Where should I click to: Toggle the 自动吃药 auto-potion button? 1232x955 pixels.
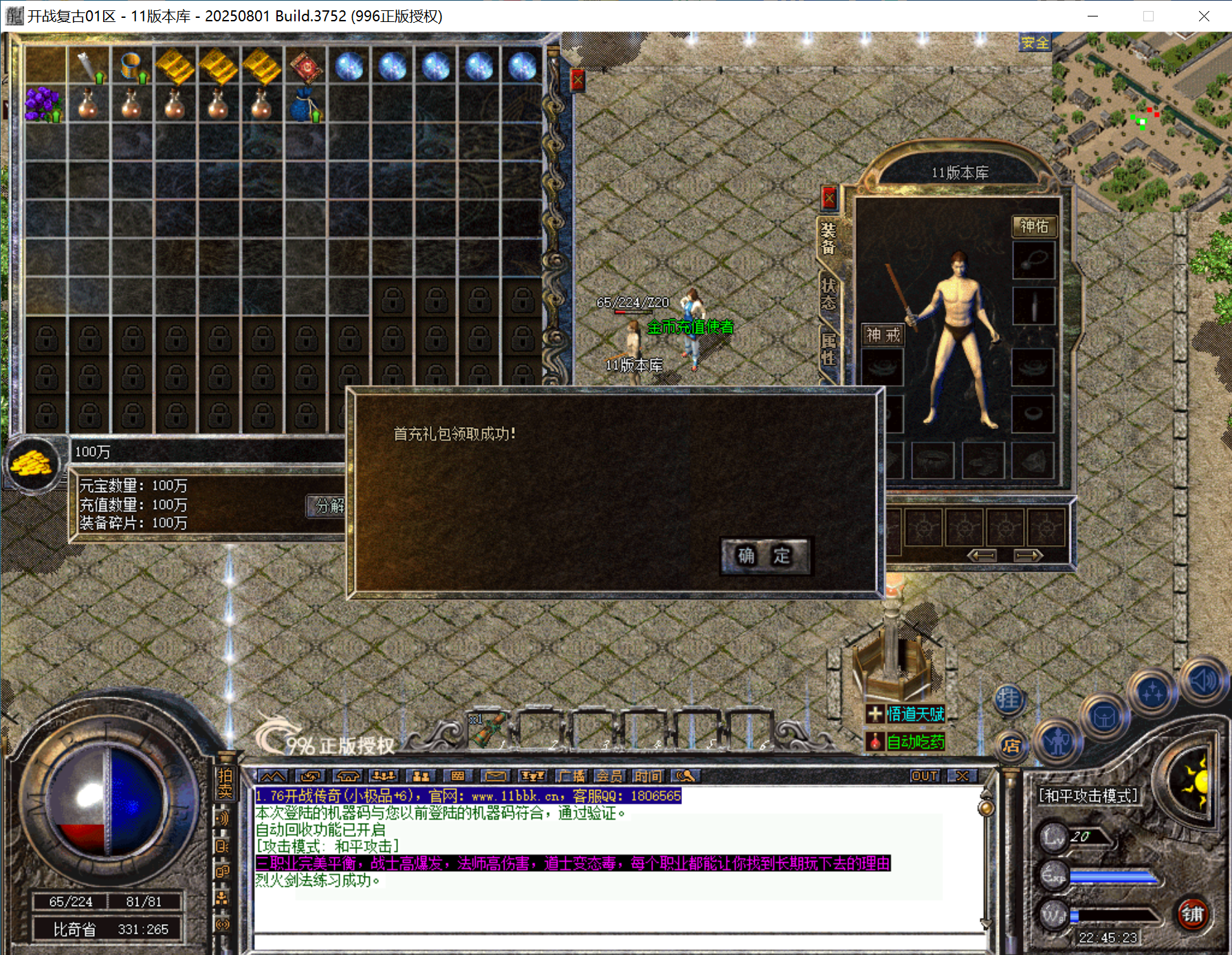tap(906, 742)
